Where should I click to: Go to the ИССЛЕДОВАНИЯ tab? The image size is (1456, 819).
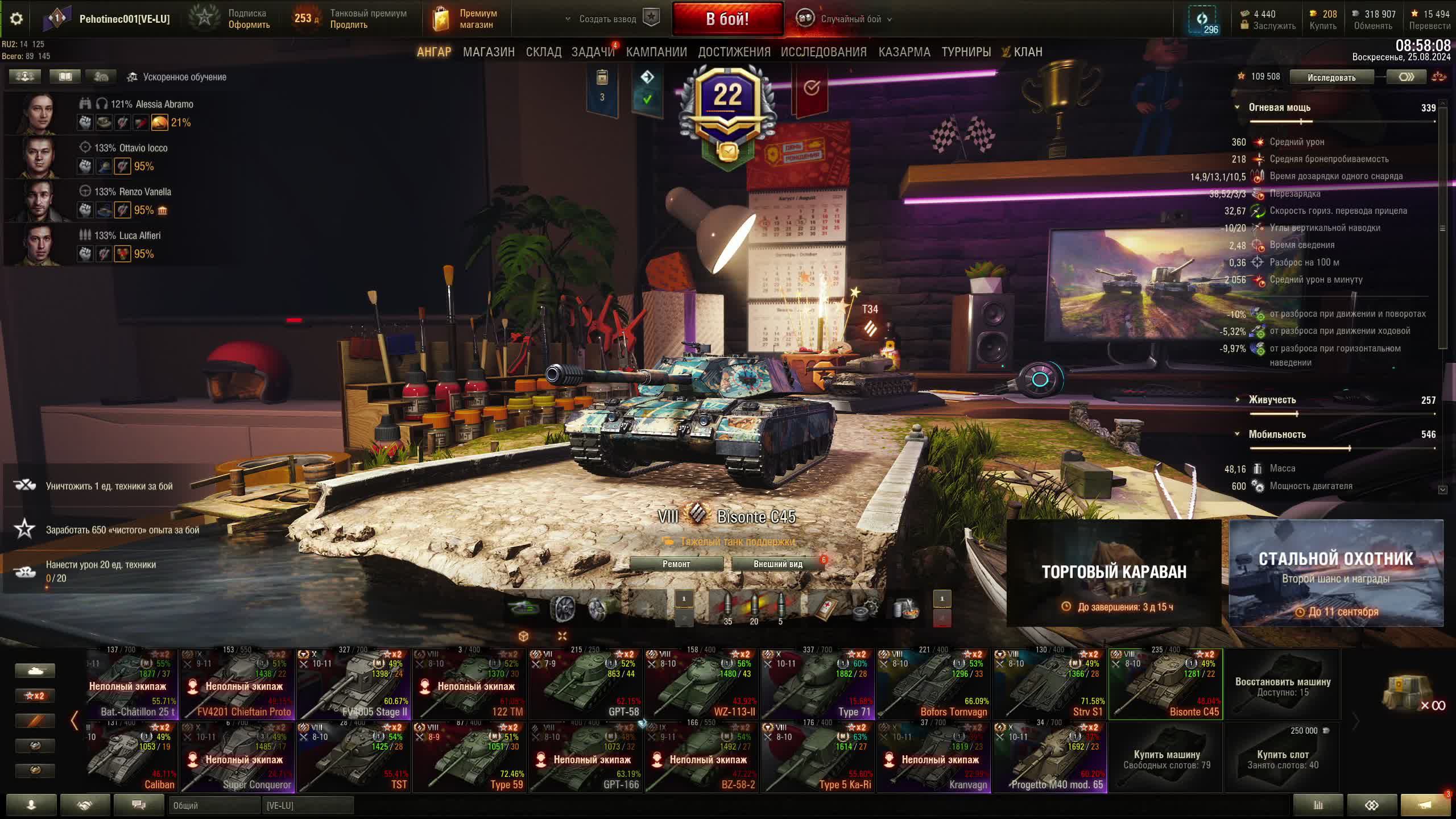click(x=824, y=52)
